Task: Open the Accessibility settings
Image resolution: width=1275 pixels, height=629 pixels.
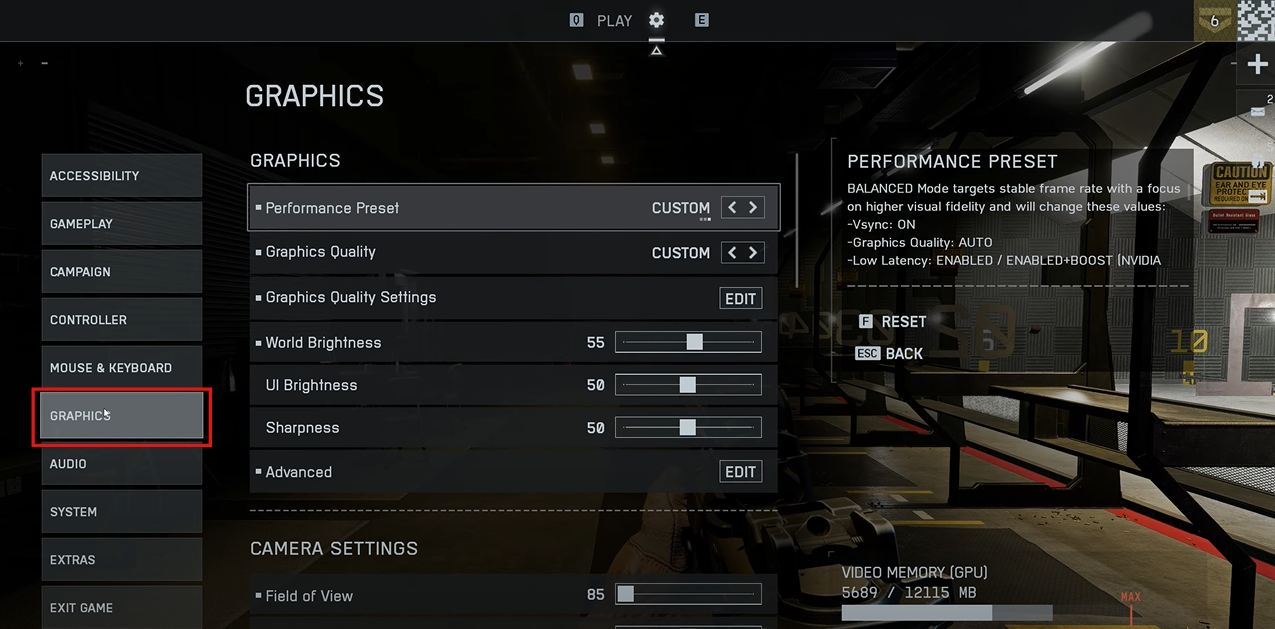Action: click(121, 176)
